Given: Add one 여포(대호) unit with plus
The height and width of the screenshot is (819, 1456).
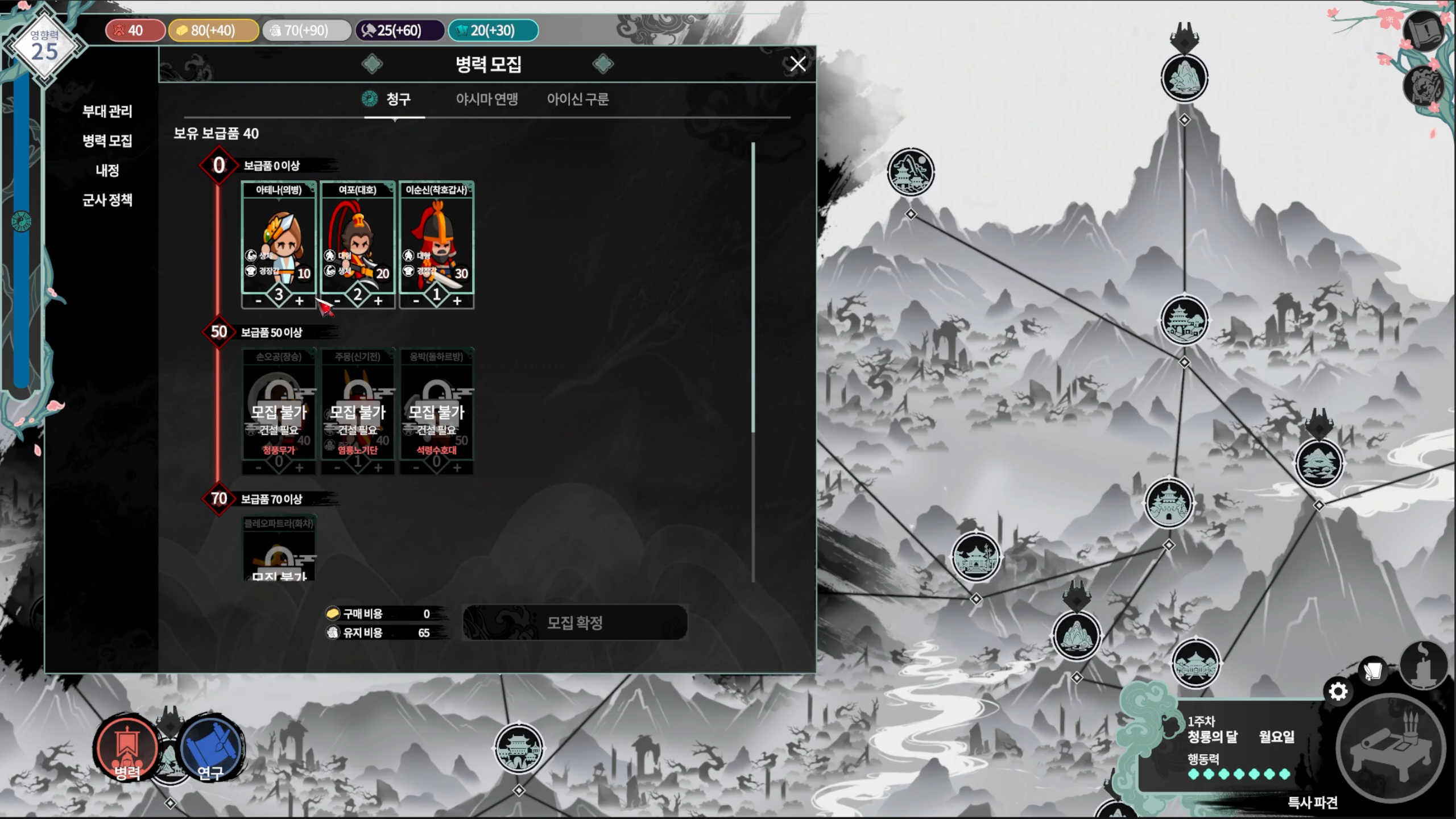Looking at the screenshot, I should [x=378, y=301].
